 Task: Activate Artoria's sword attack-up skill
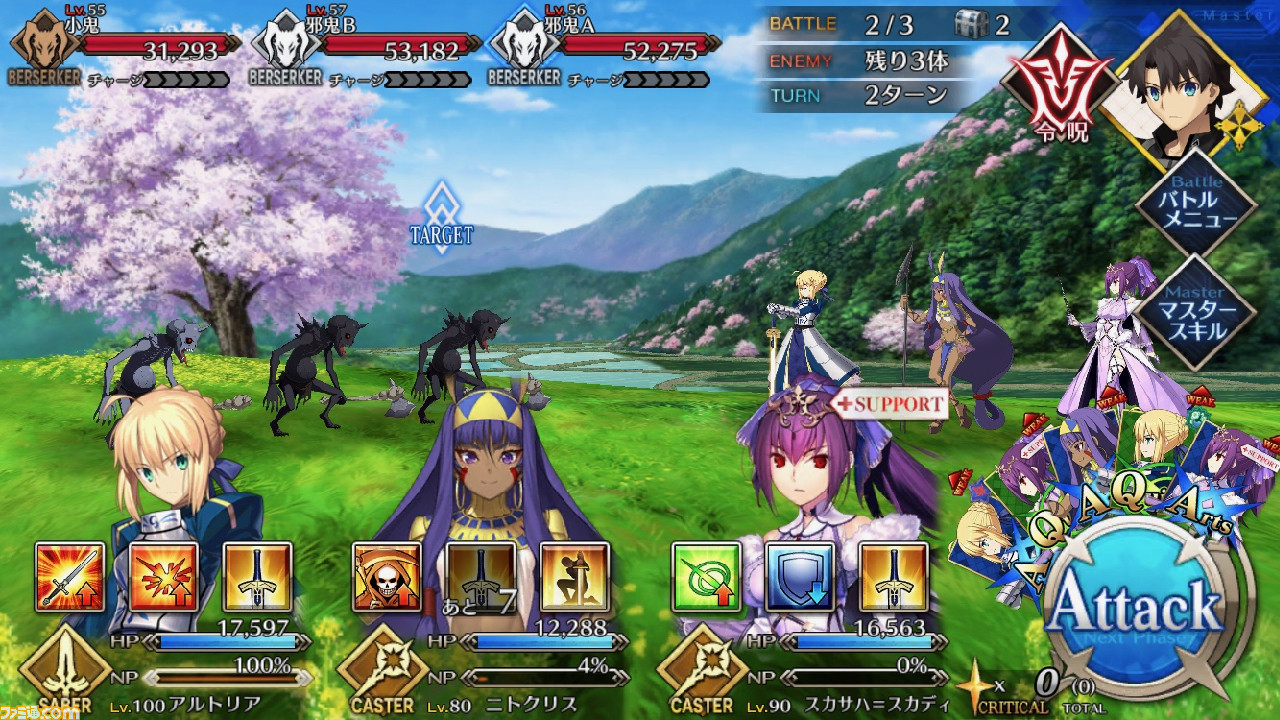click(x=70, y=577)
